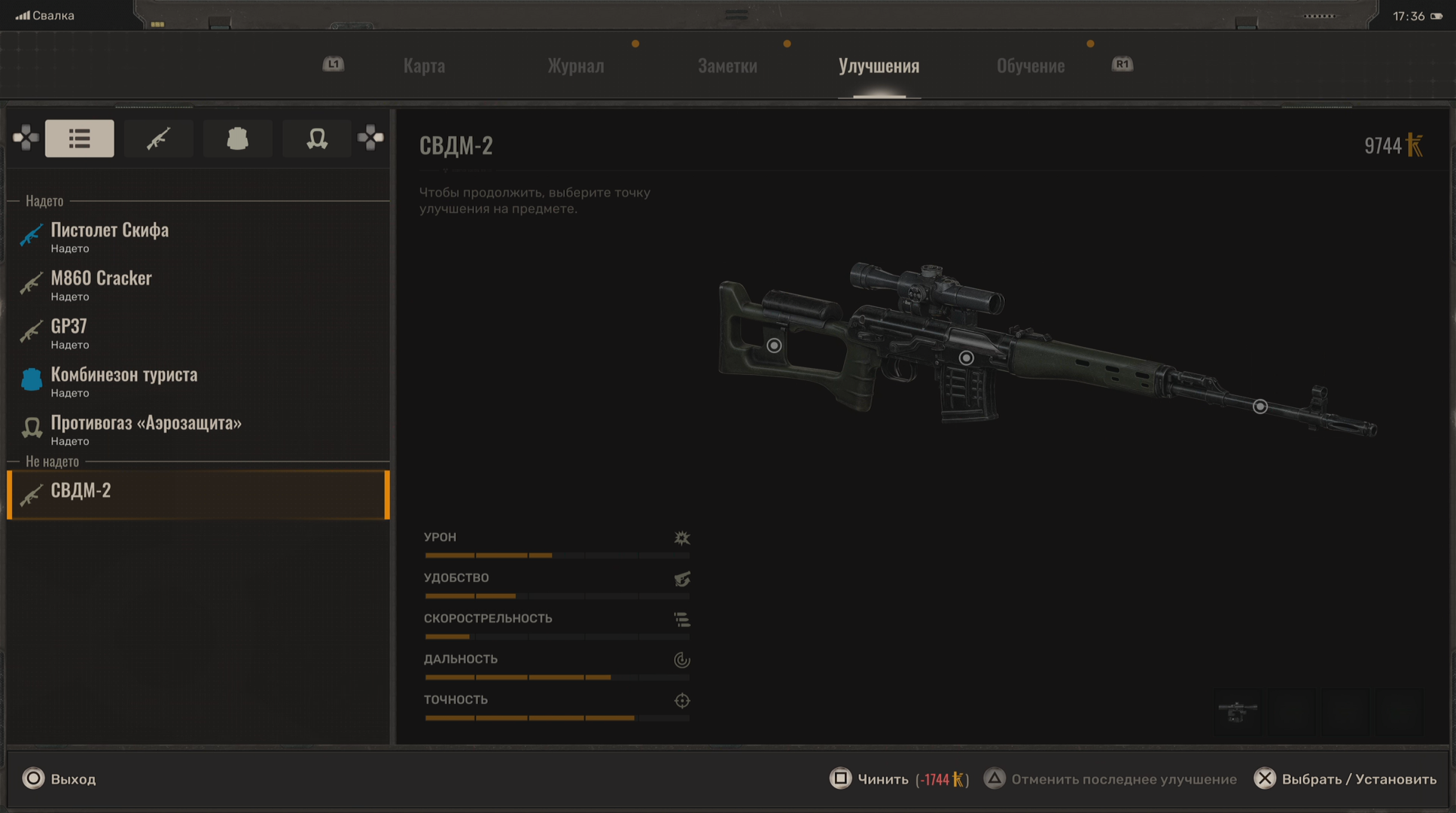
Task: Select the upgrade point on the receiver
Action: [x=967, y=358]
